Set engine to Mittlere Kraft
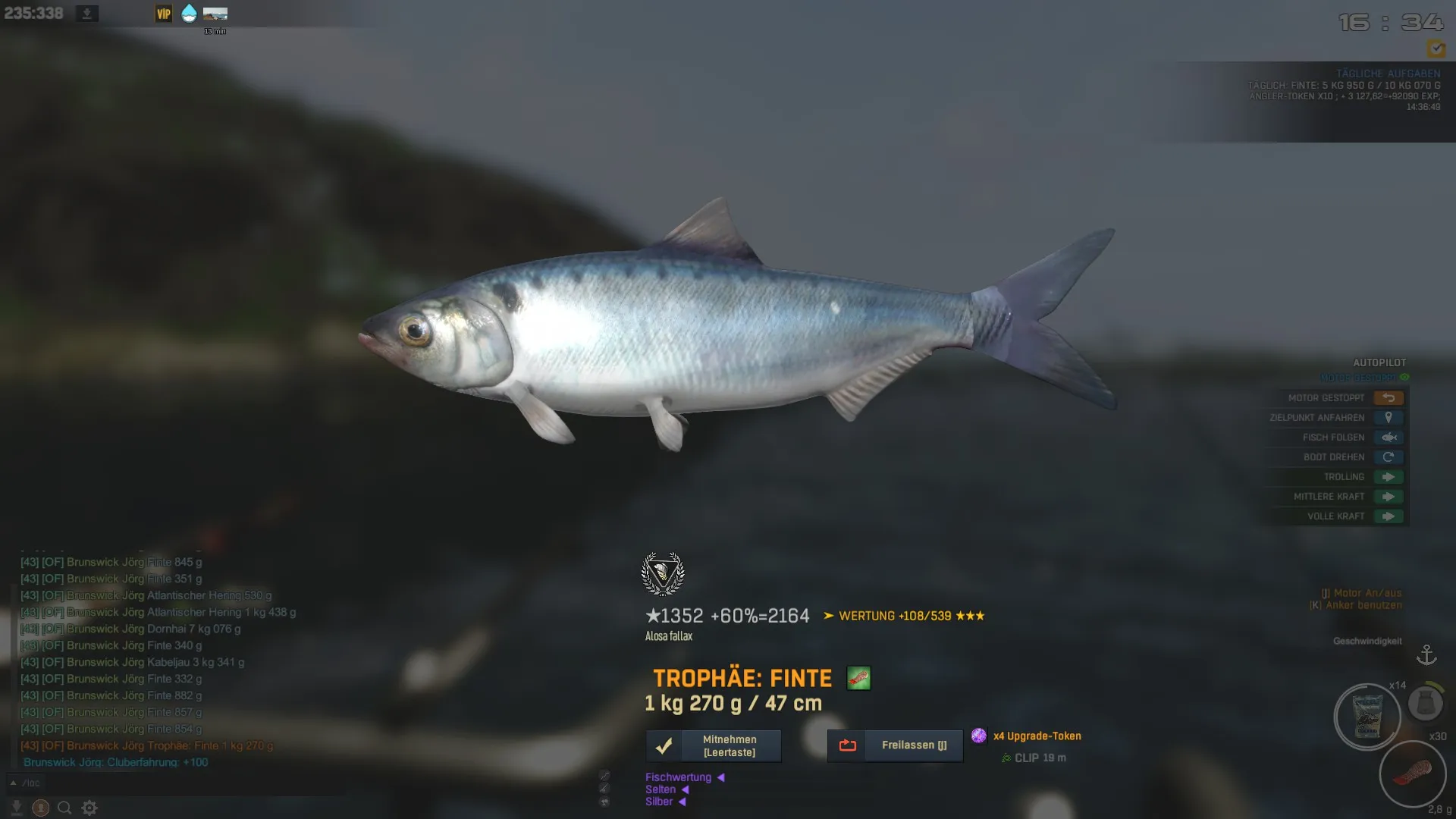This screenshot has height=819, width=1456. pos(1388,497)
